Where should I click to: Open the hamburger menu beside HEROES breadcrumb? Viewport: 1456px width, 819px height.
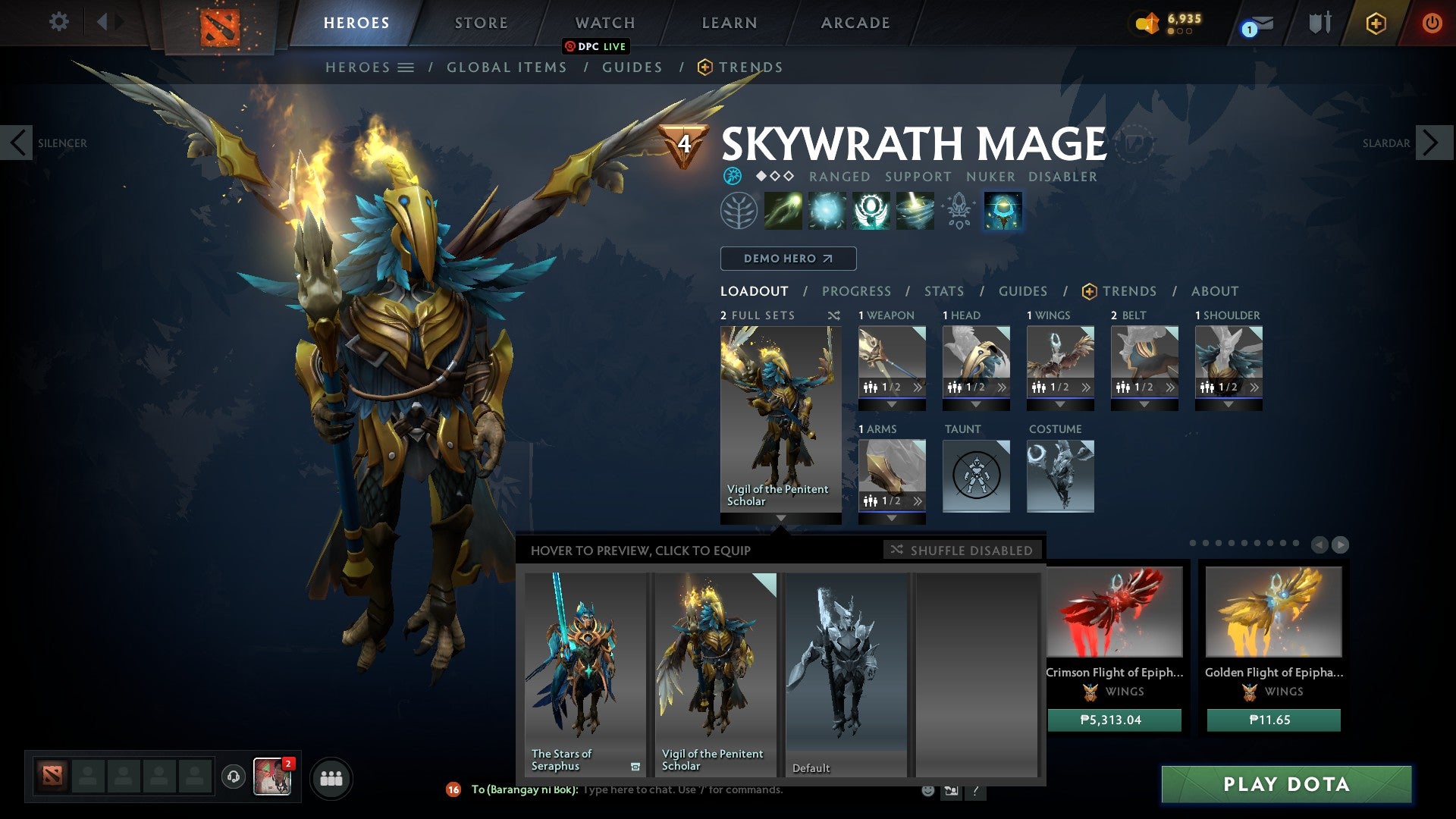(x=406, y=67)
